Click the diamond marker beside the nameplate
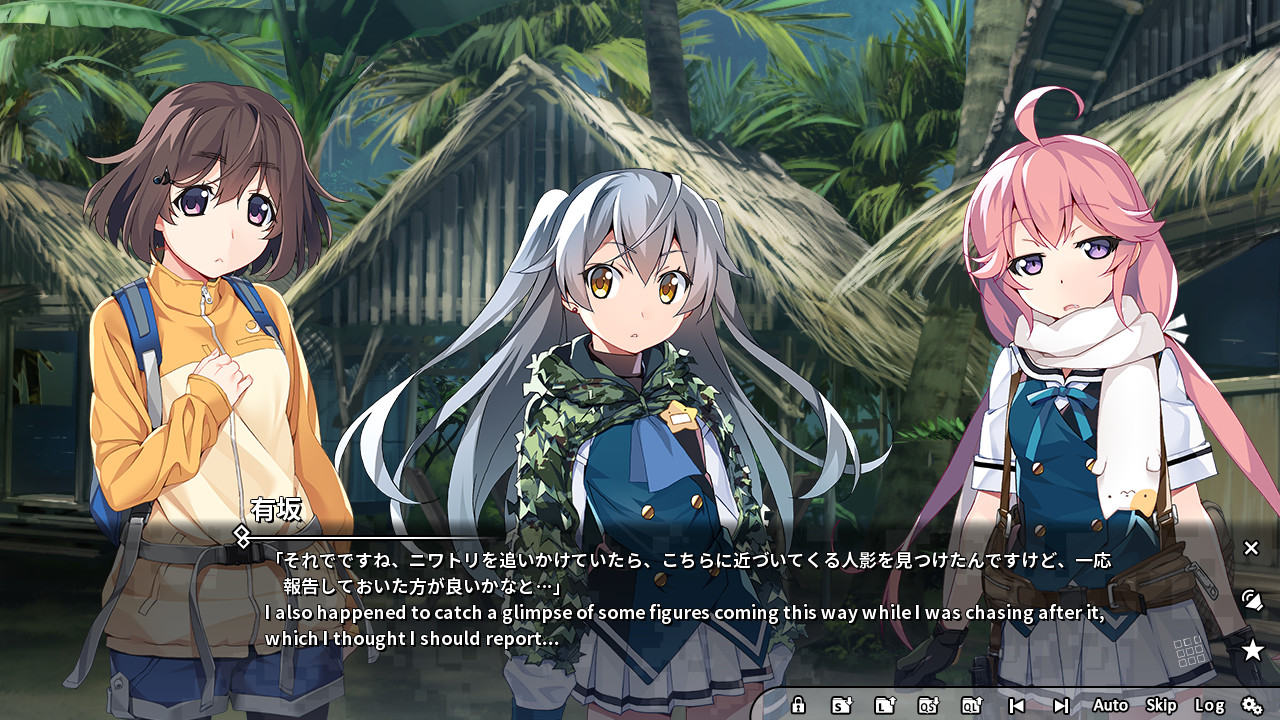 pyautogui.click(x=239, y=539)
